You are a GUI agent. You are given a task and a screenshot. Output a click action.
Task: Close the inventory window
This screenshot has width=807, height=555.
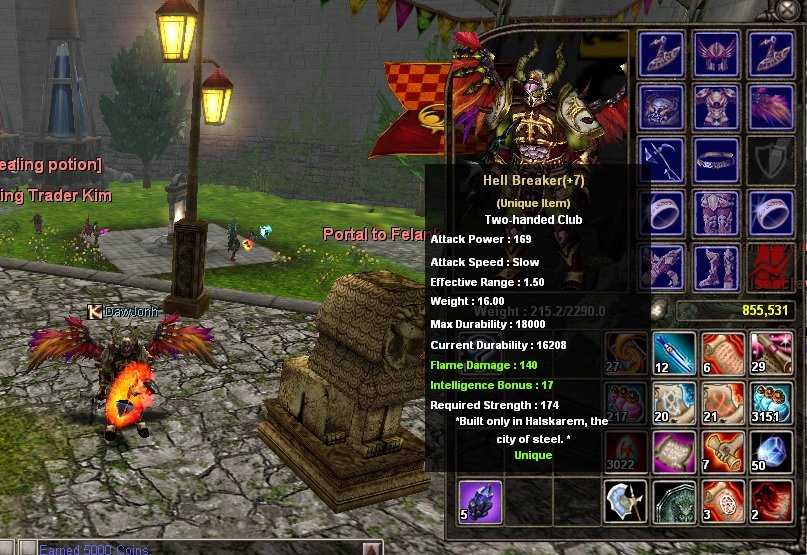coord(787,8)
